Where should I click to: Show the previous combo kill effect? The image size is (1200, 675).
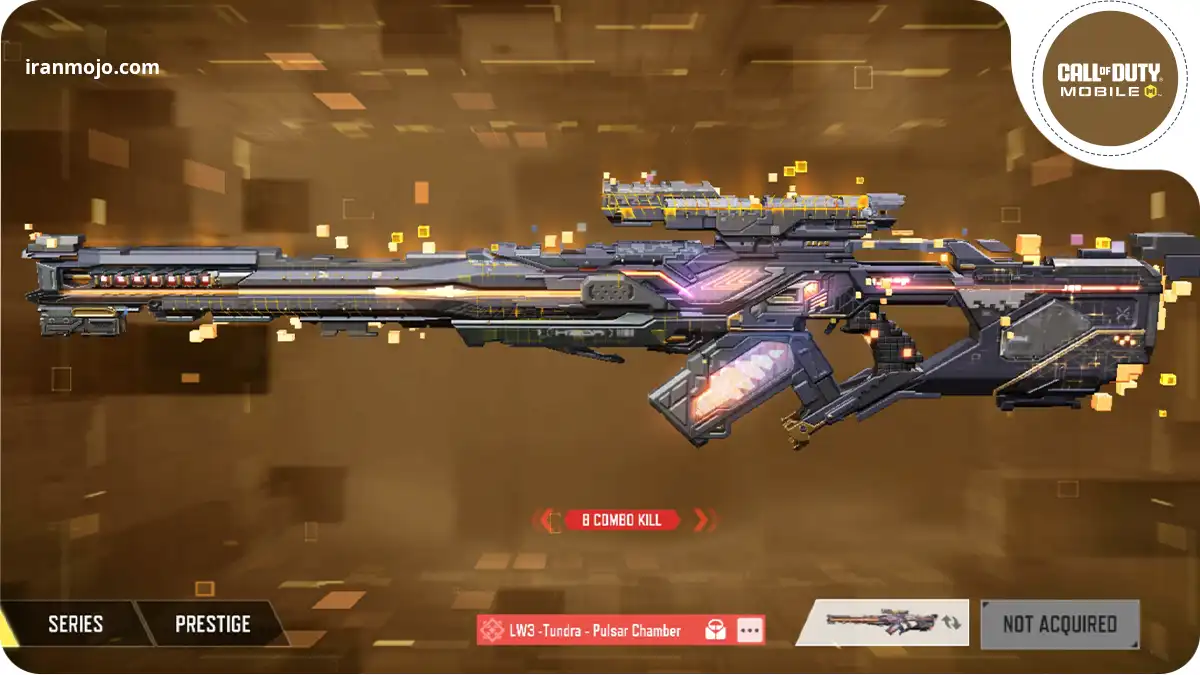pos(548,520)
